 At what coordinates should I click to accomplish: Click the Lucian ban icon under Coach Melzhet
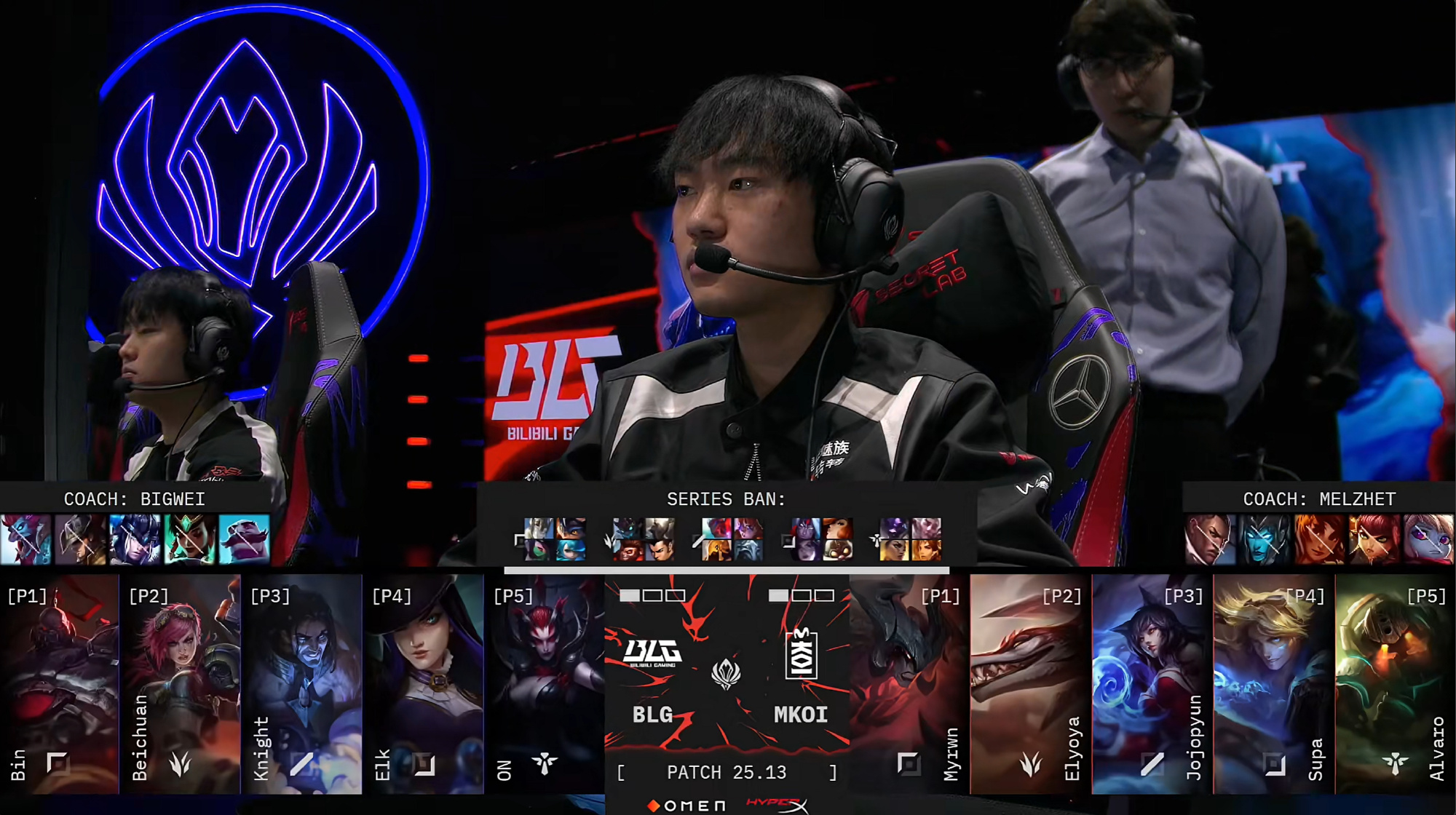coord(1211,540)
